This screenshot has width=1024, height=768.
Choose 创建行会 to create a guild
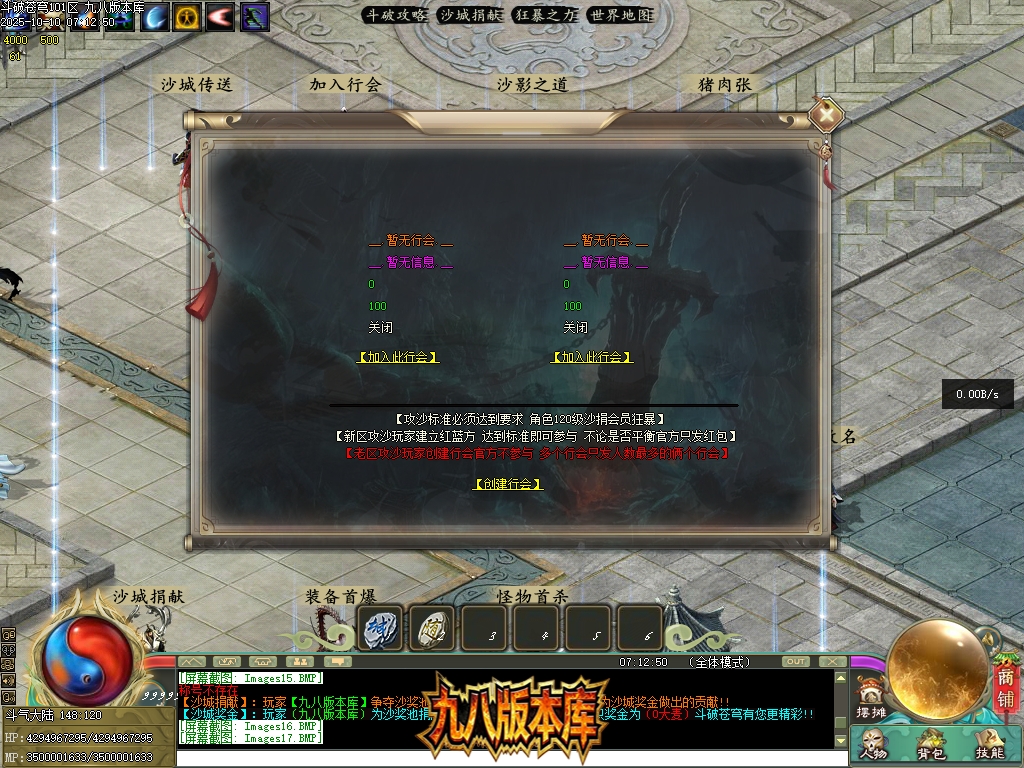[508, 484]
